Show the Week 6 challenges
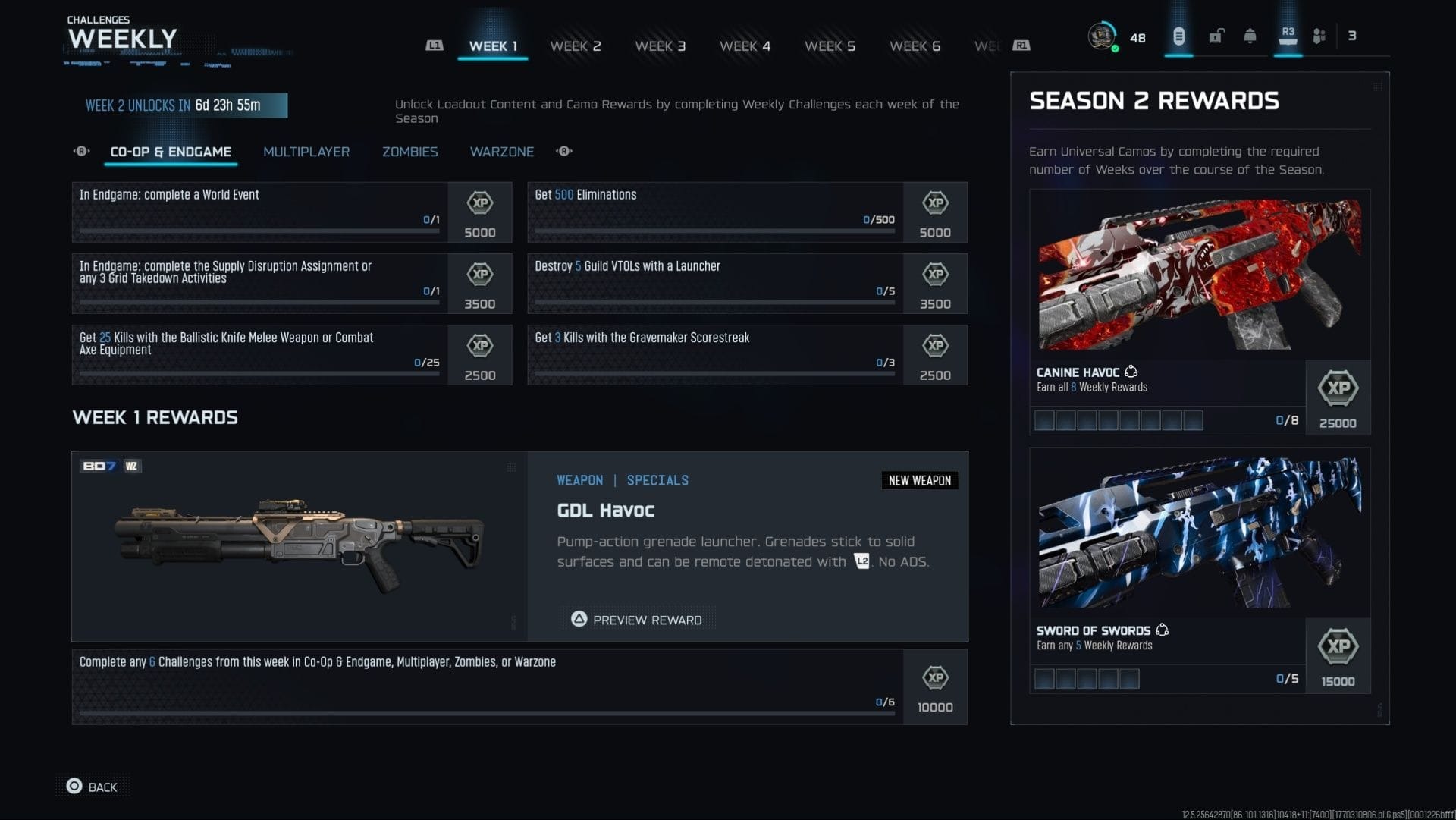This screenshot has width=1456, height=820. click(915, 46)
